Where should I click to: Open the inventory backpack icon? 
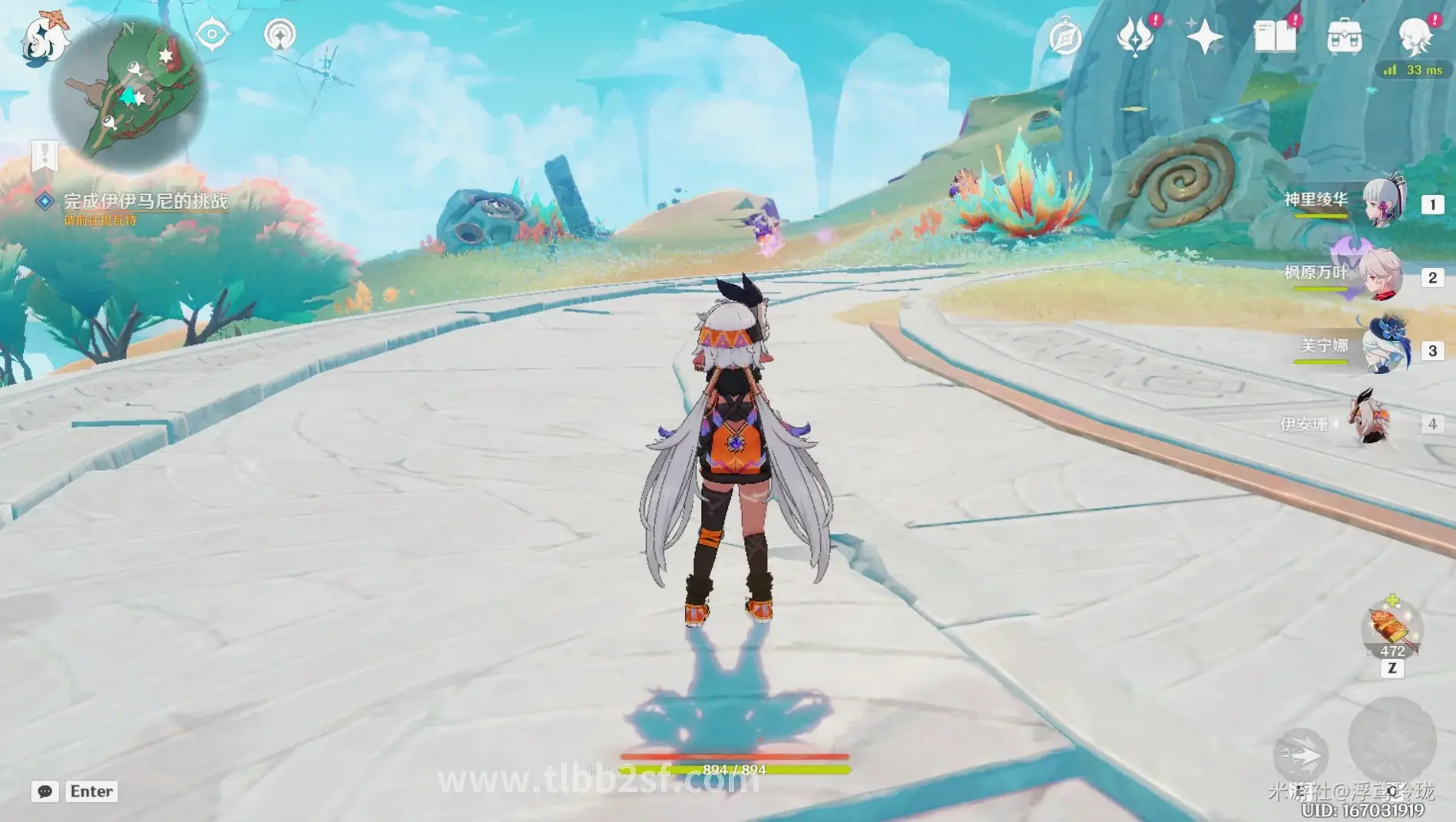(x=1344, y=37)
